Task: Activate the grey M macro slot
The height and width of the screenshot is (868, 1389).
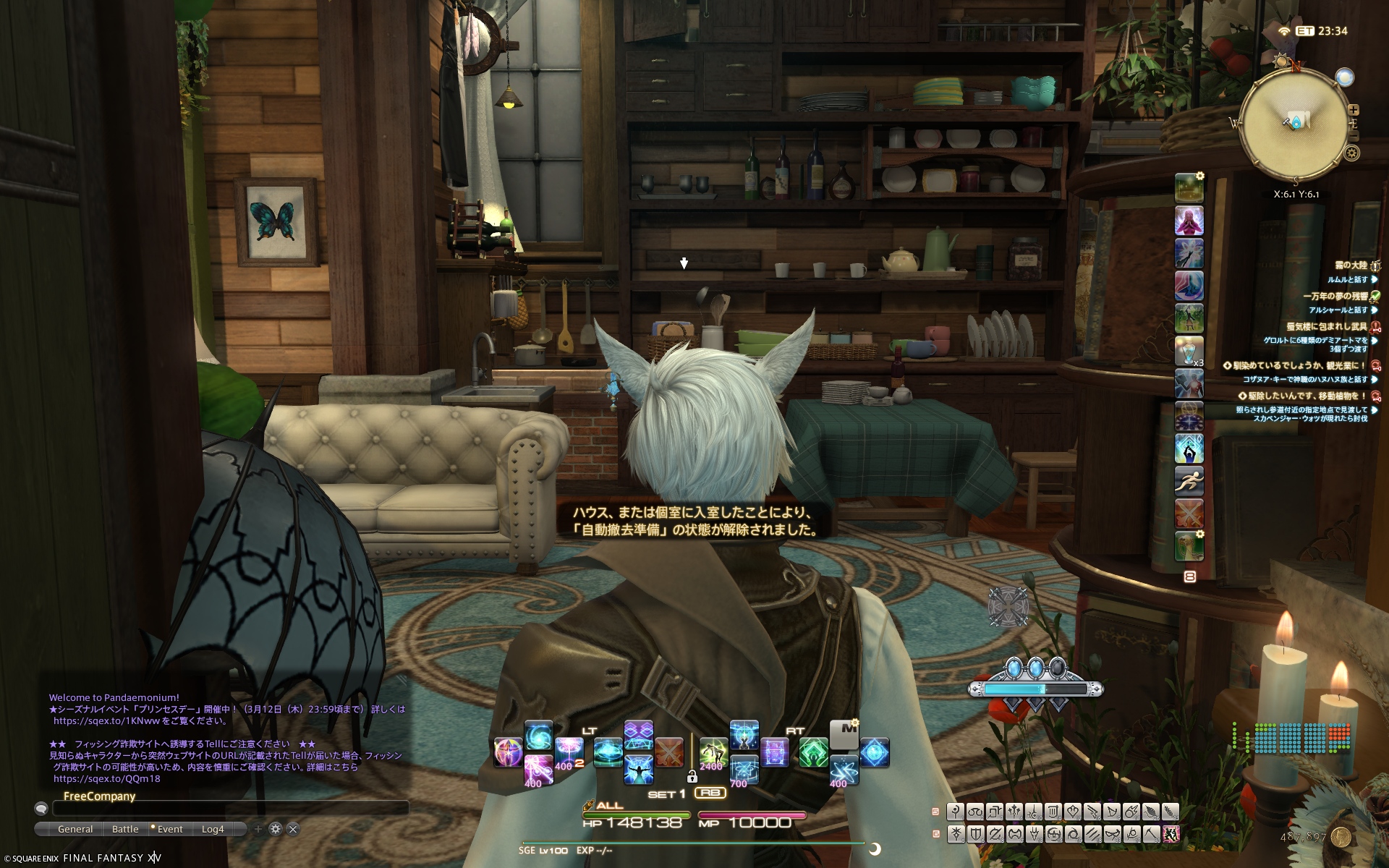Action: click(x=844, y=734)
